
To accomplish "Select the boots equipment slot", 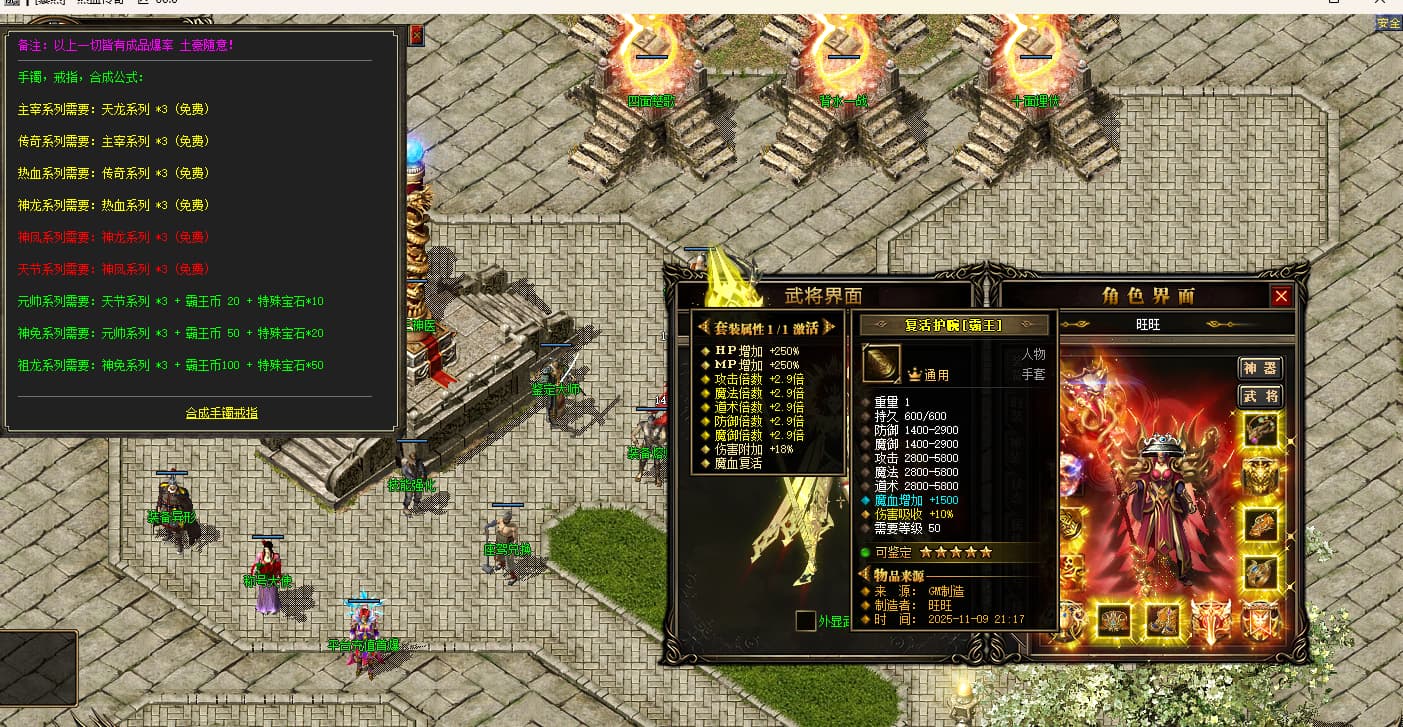I will tap(1163, 621).
